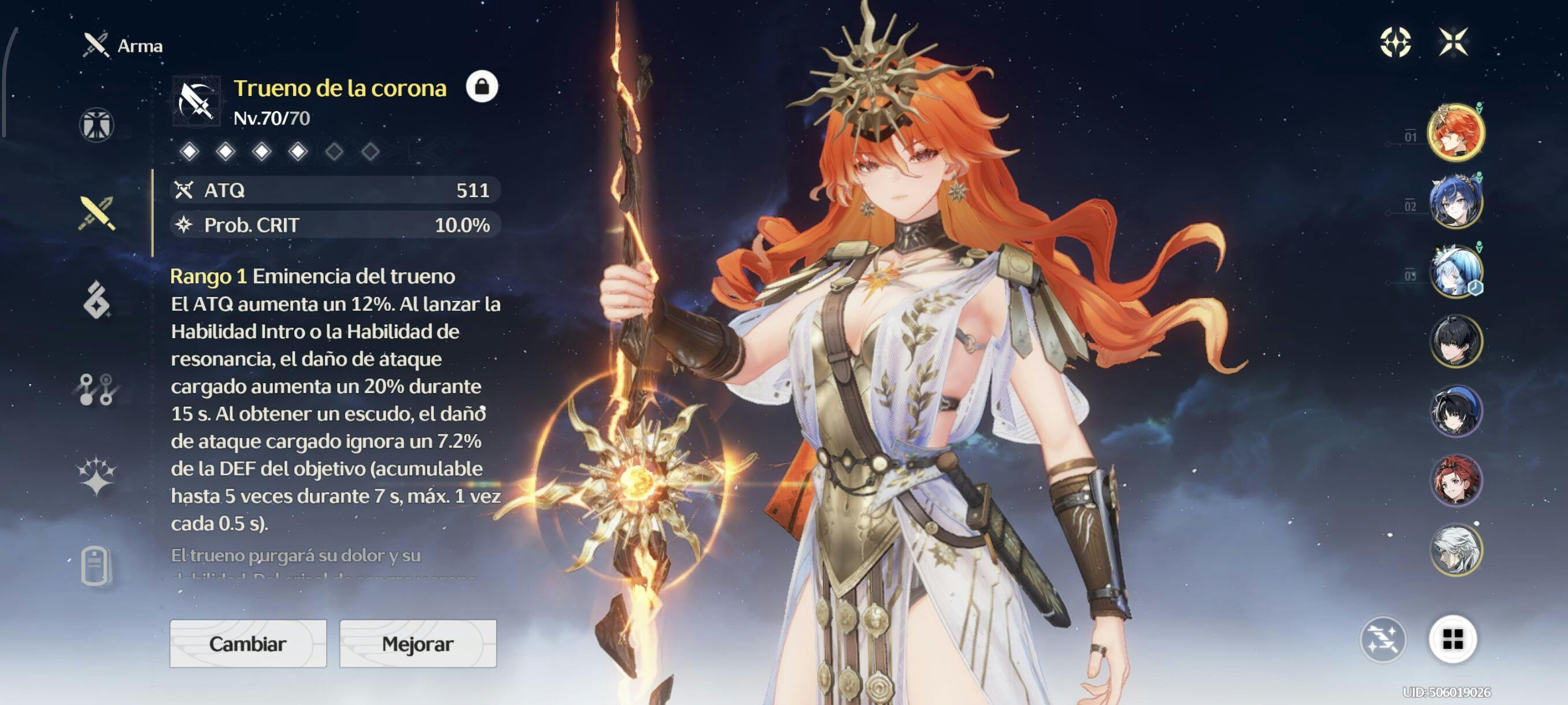Show the star-cluster resonance chain tab
Viewport: 1568px width, 705px height.
click(x=96, y=476)
